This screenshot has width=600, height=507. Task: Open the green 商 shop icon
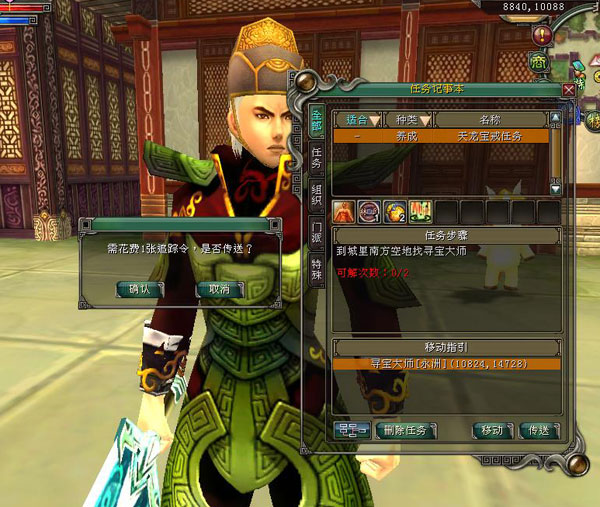point(538,62)
